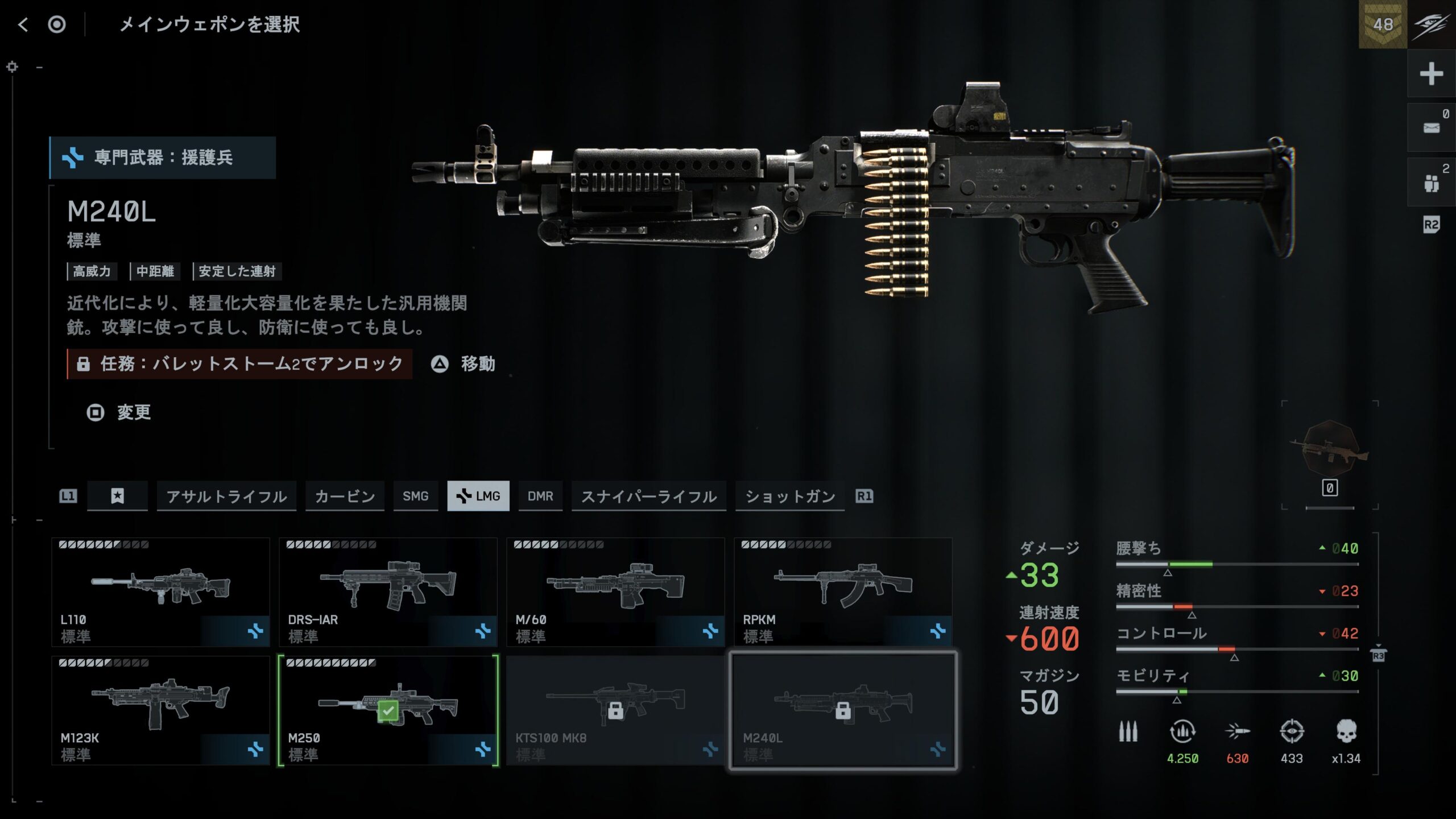Switch to the ショットガン tab
Screen dimensions: 1456x819
pyautogui.click(x=790, y=497)
